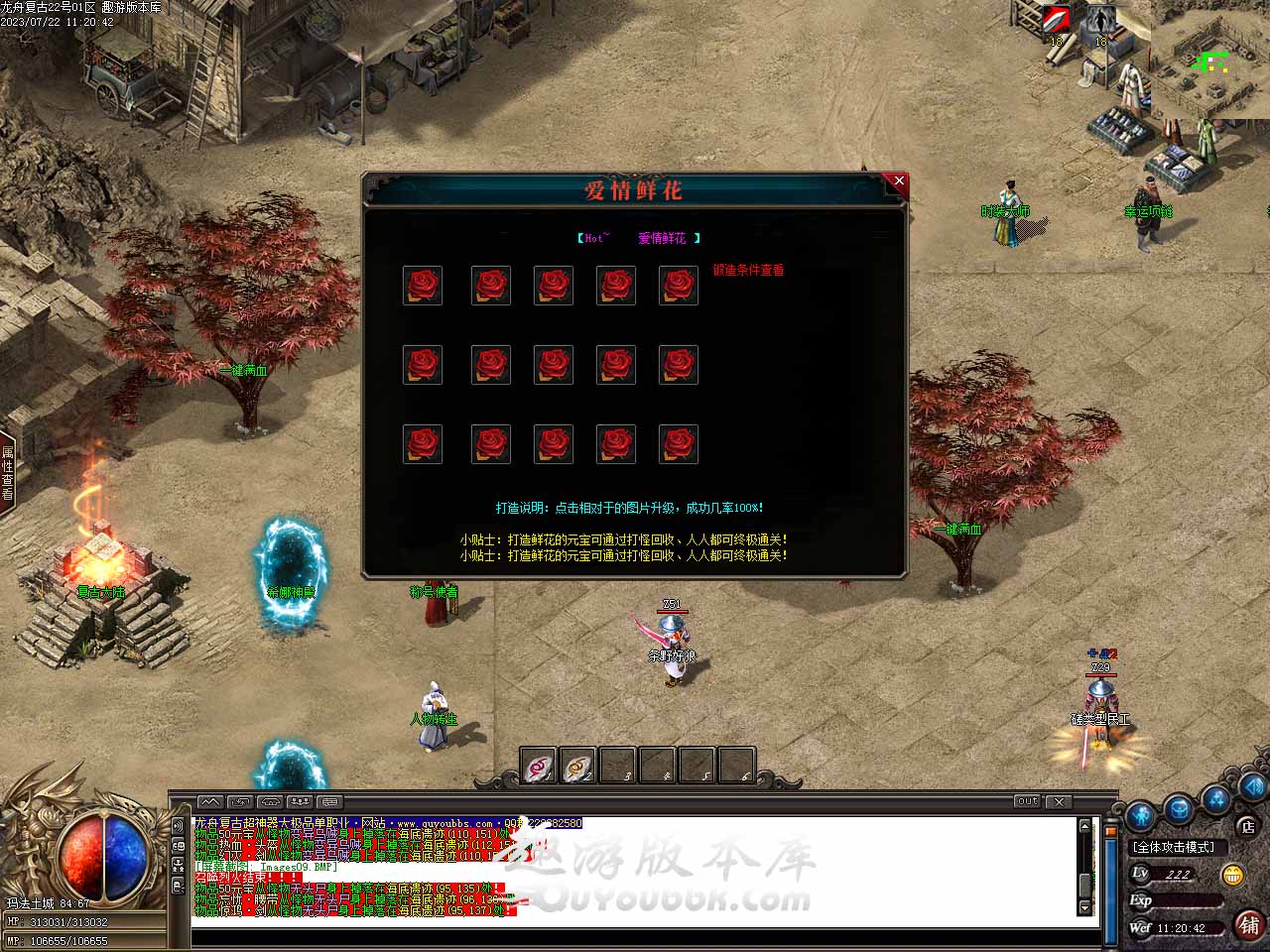Open the 店 shop button
The width and height of the screenshot is (1270, 952).
pos(1247,825)
